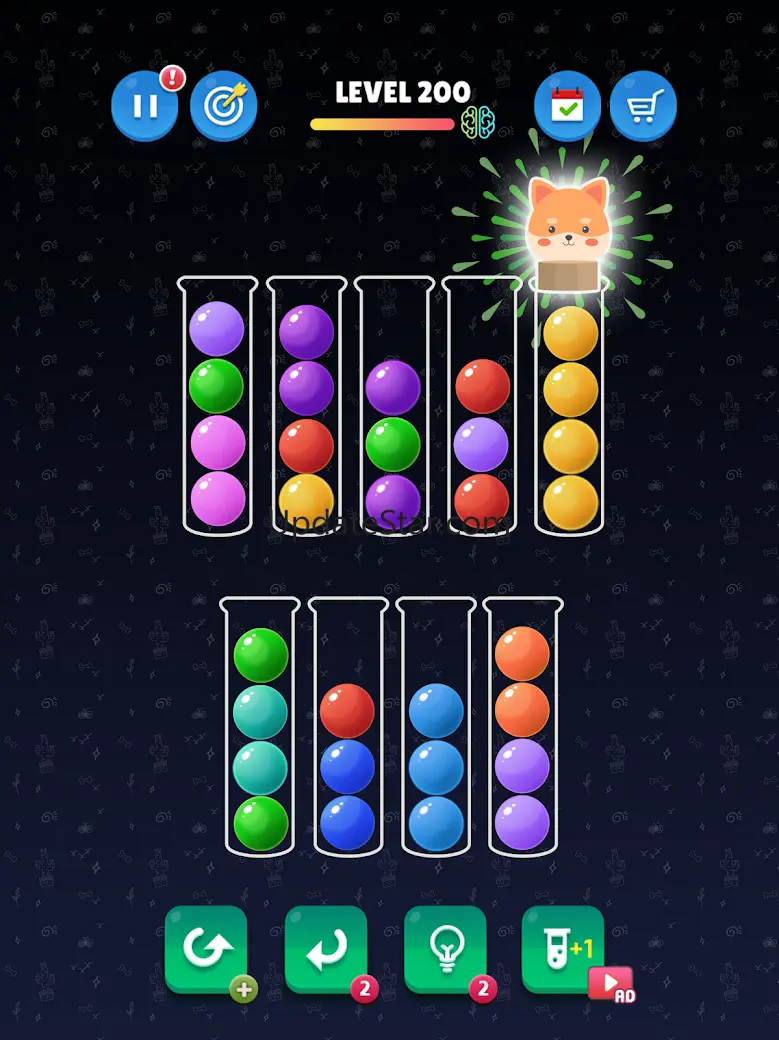Screen dimensions: 779x1040
Task: Select the tube filled with four yellow balls
Action: (571, 415)
